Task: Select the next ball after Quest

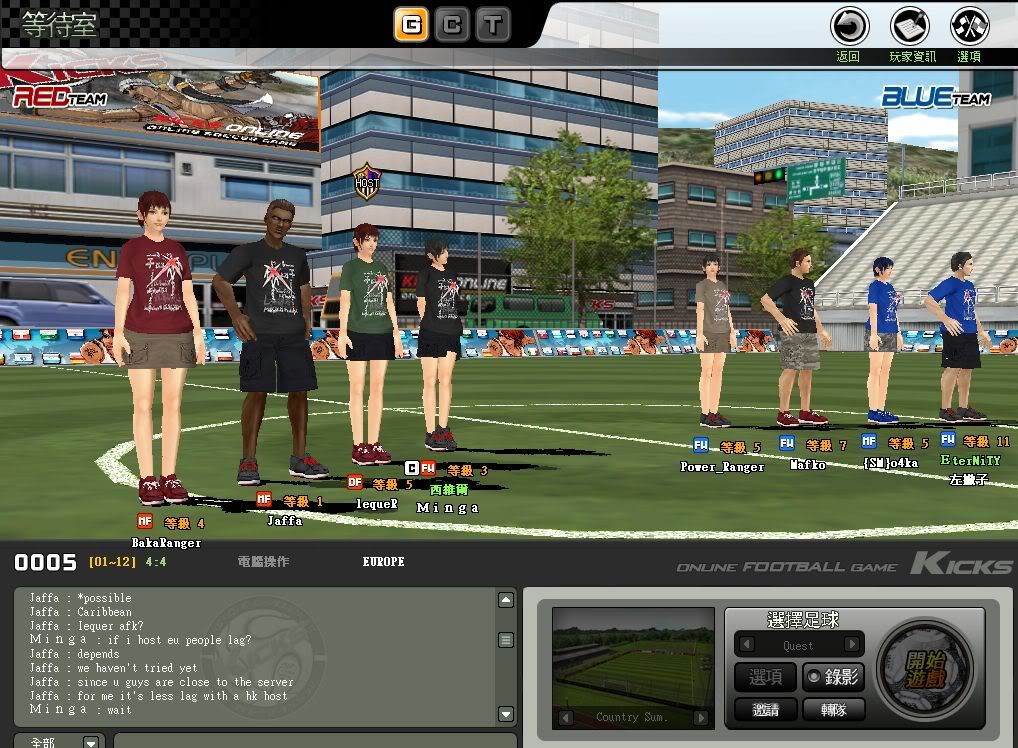Action: point(852,645)
